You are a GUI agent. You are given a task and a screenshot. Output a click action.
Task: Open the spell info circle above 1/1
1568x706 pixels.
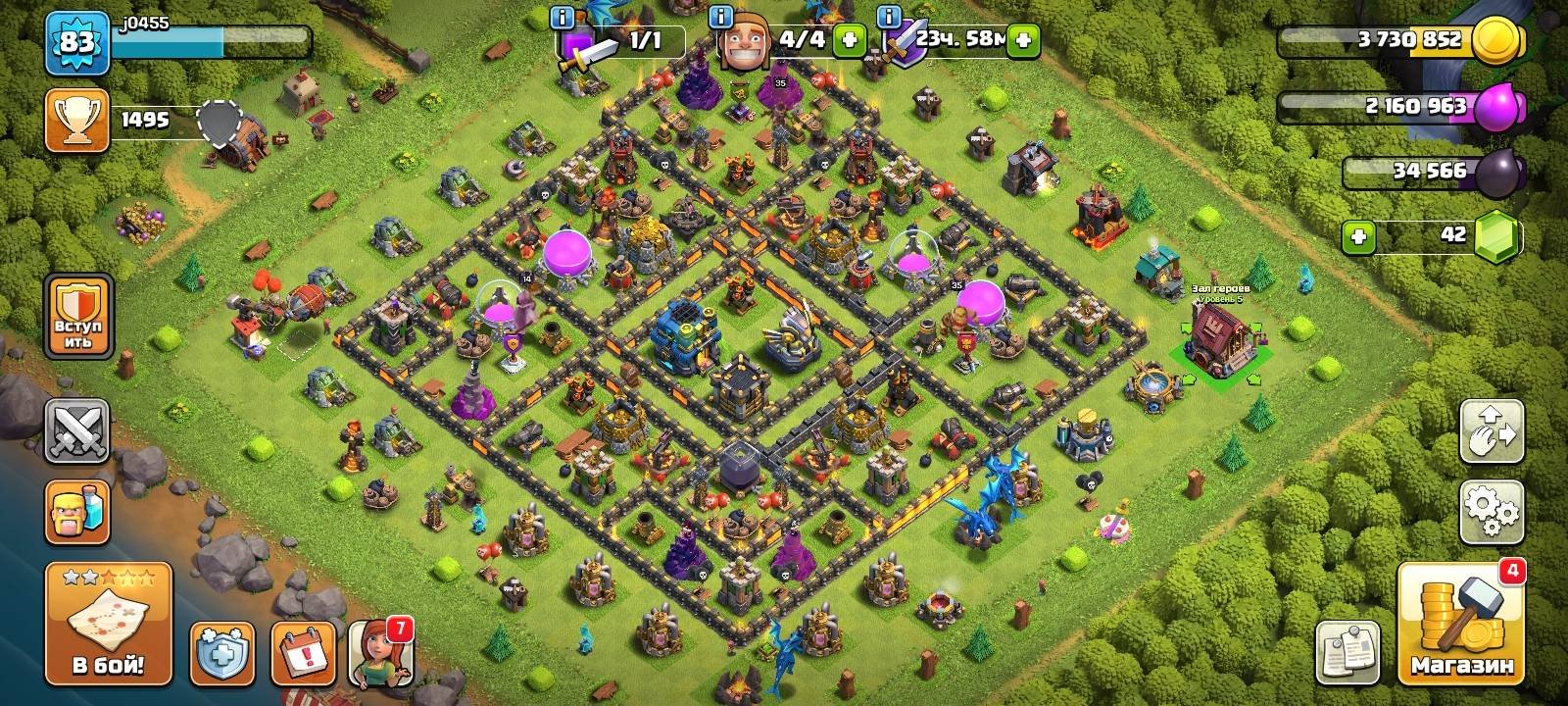[561, 17]
